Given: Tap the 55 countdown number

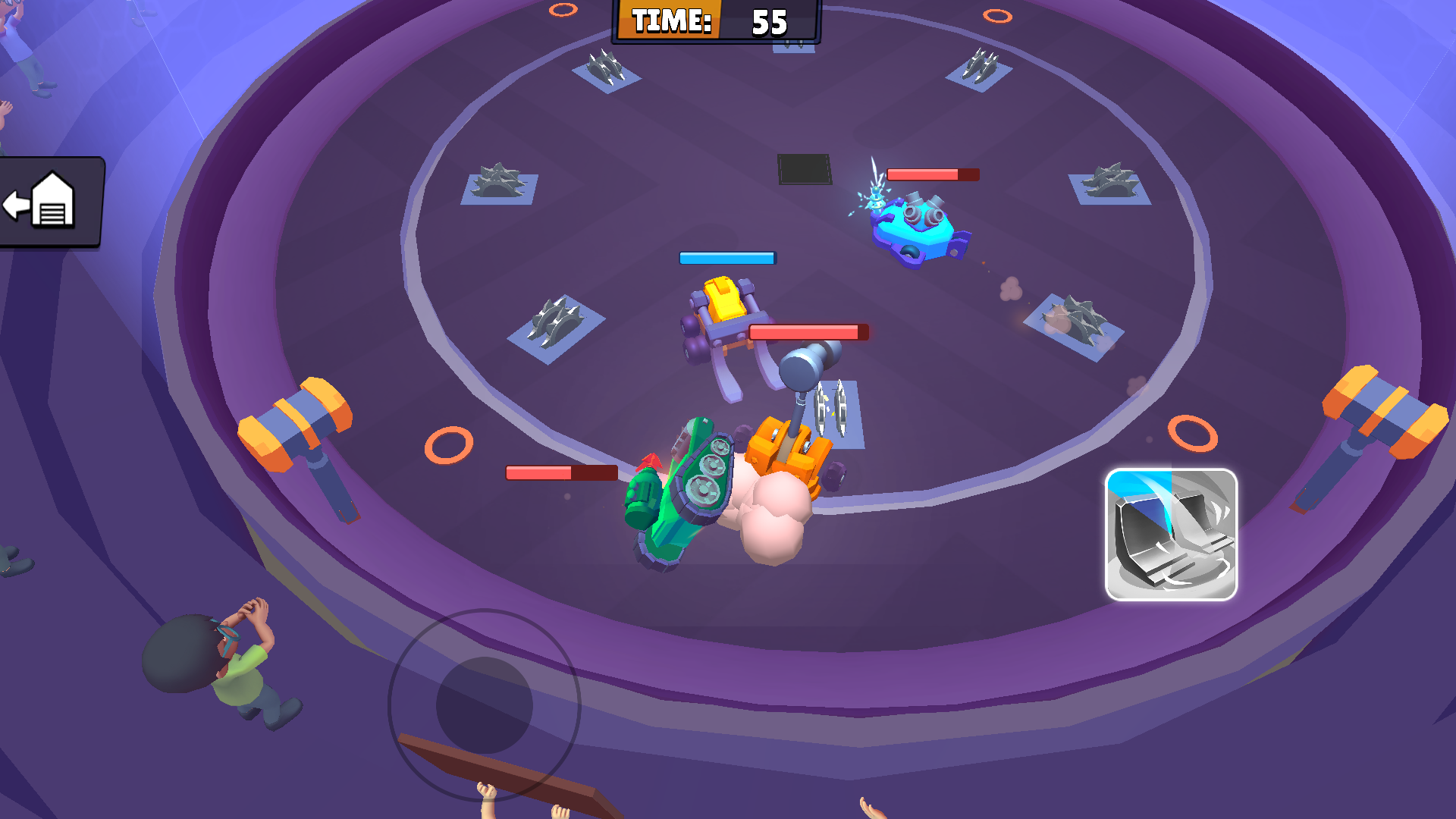Looking at the screenshot, I should point(768,20).
